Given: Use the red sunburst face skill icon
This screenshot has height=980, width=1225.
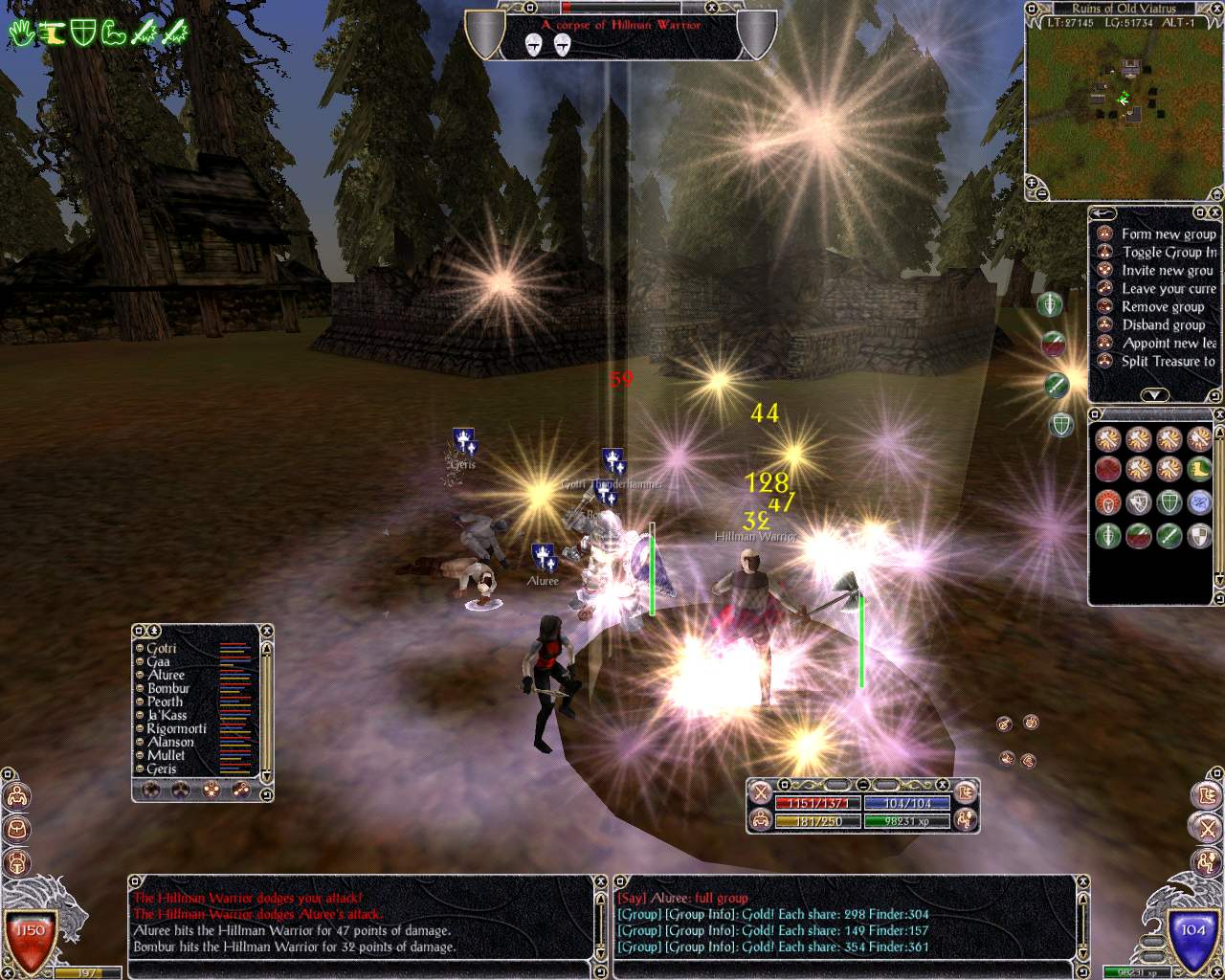Looking at the screenshot, I should coord(1108,502).
